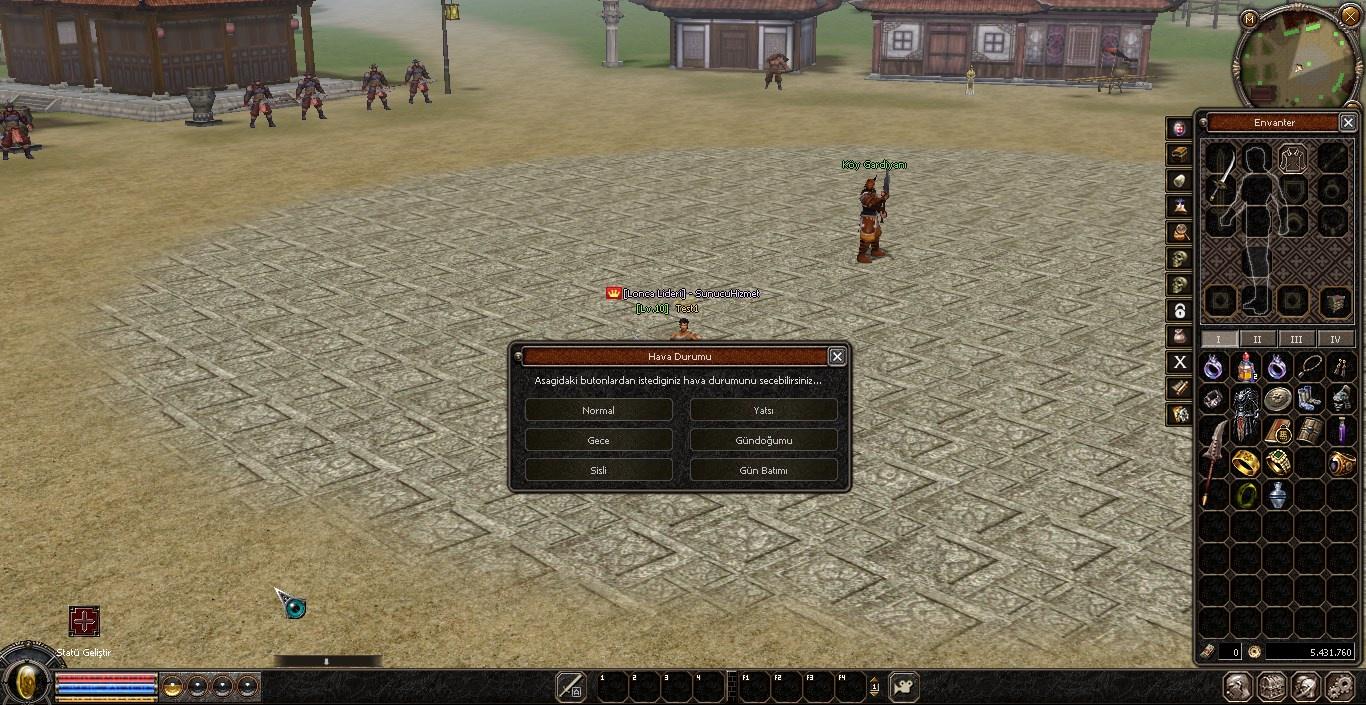1366x705 pixels.
Task: Close the Hava Durumu dialog
Action: [837, 356]
